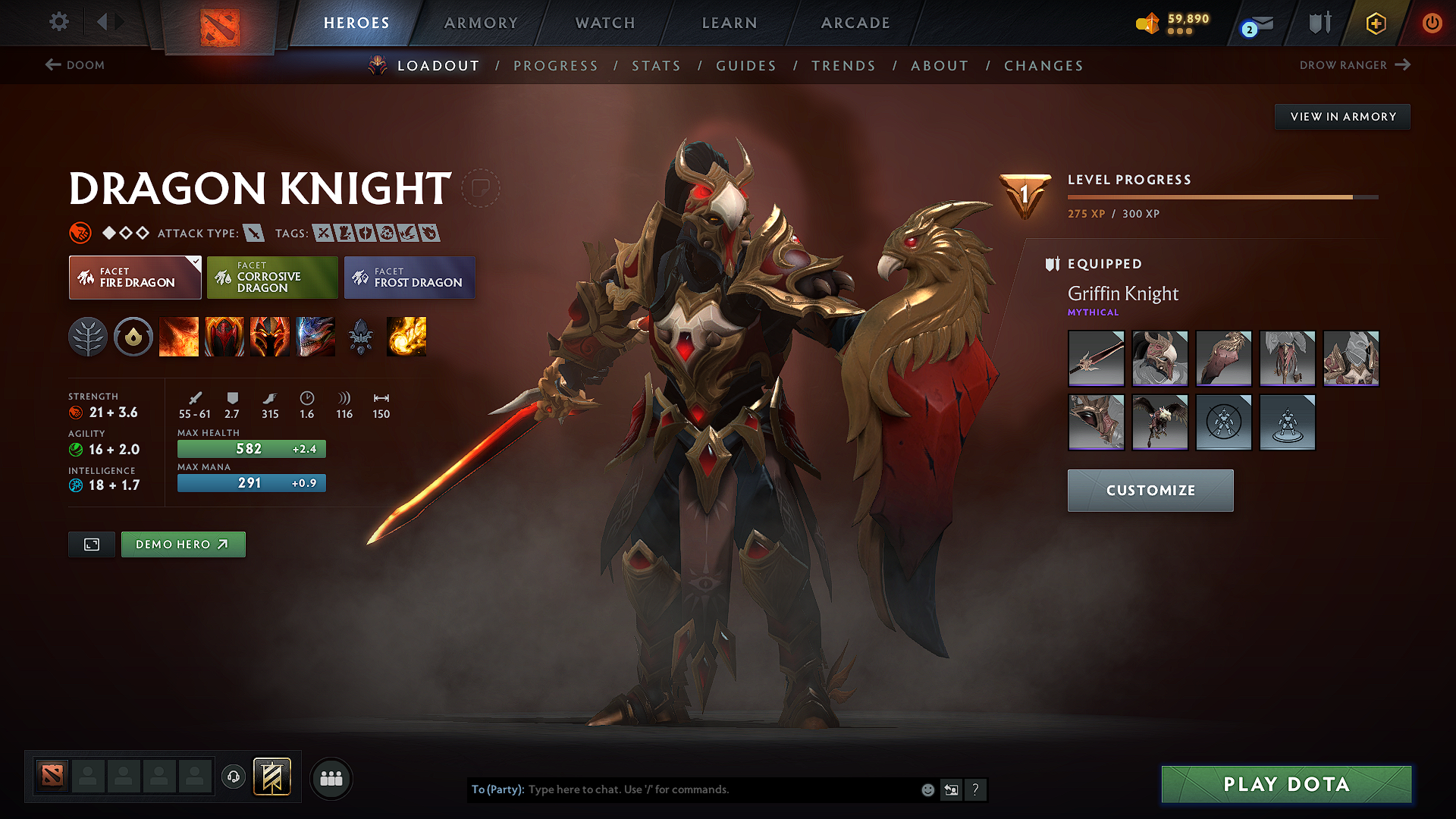Viewport: 1456px width, 819px height.
Task: Click the Customize equipped items button
Action: click(1150, 490)
